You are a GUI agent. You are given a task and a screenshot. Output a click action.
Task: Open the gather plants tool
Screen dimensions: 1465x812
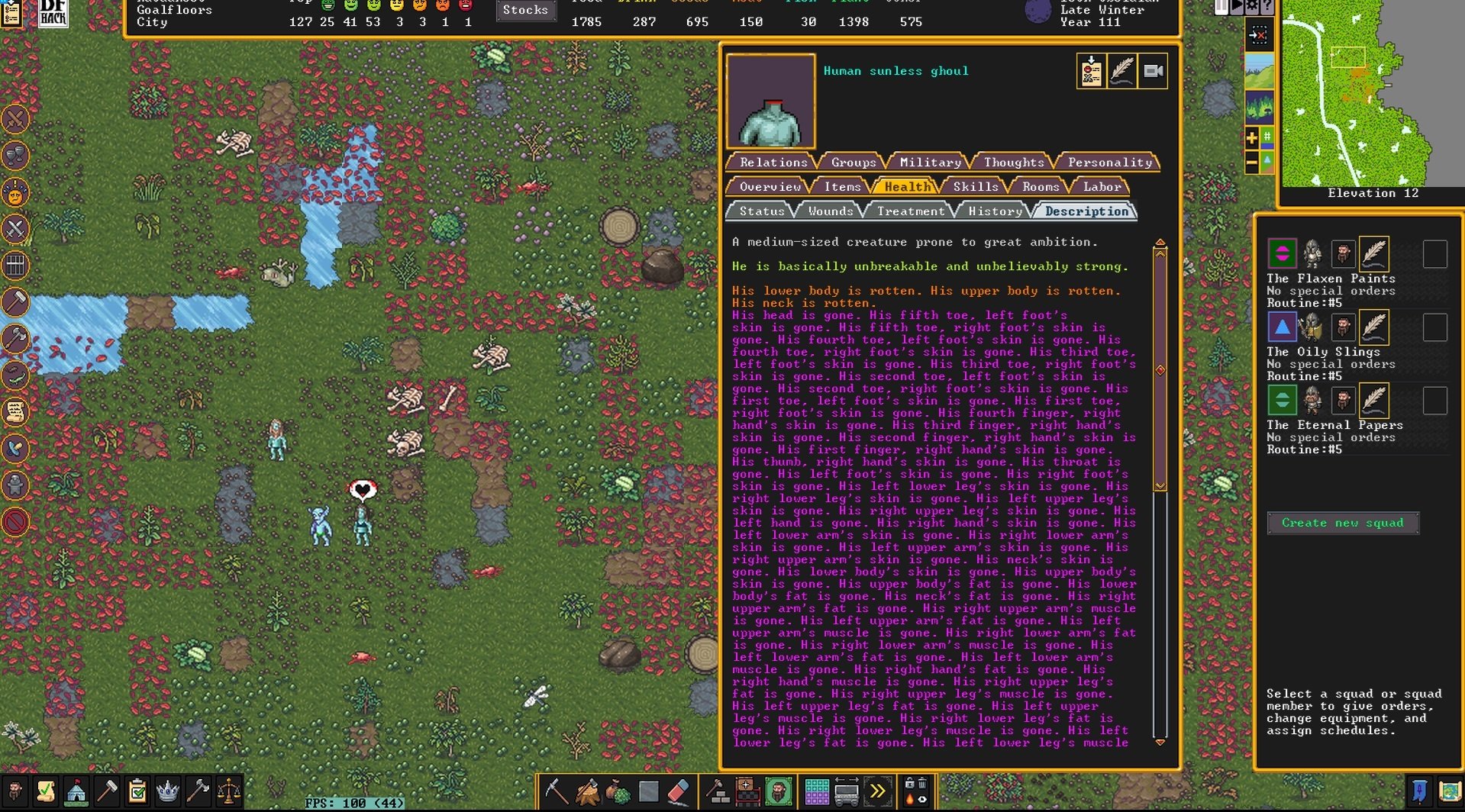pyautogui.click(x=617, y=791)
